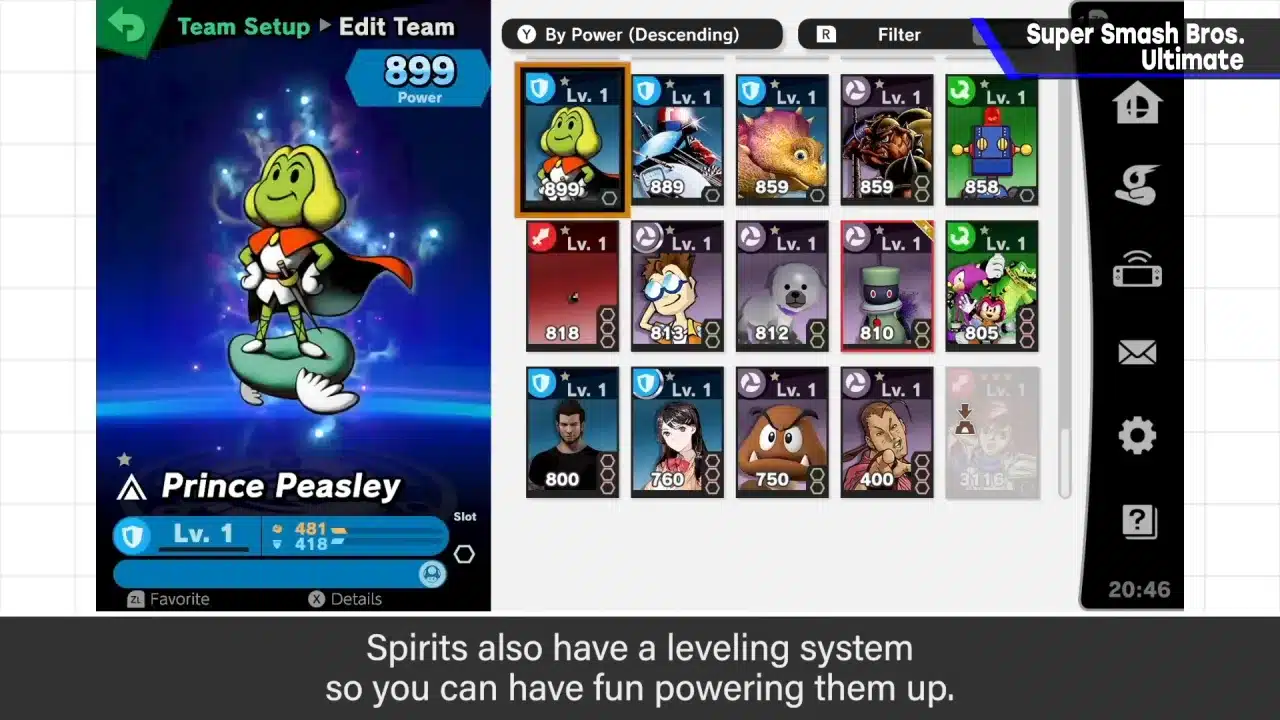Expand the empty Slot hexagon selector
Screen dimensions: 1280x720
click(464, 554)
